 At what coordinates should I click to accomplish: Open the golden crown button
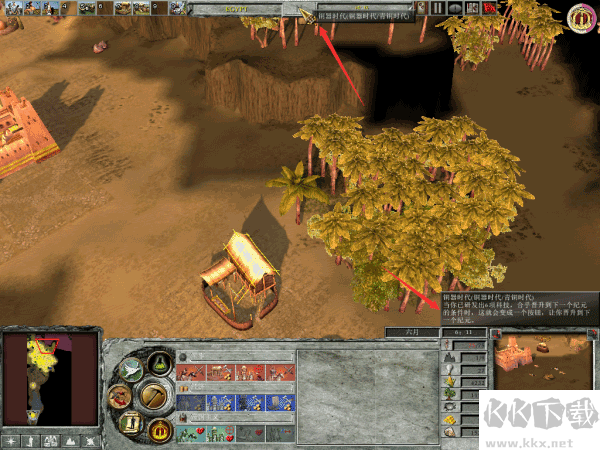point(158,429)
